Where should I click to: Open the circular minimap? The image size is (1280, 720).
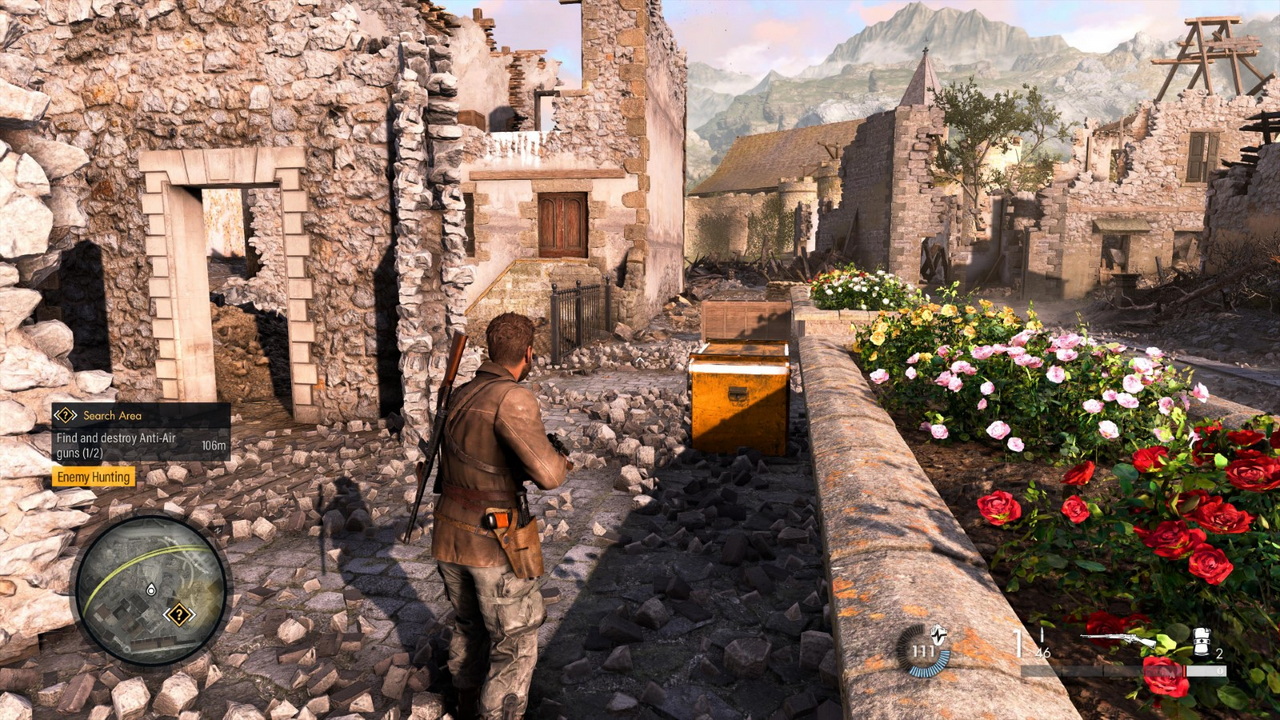click(151, 590)
